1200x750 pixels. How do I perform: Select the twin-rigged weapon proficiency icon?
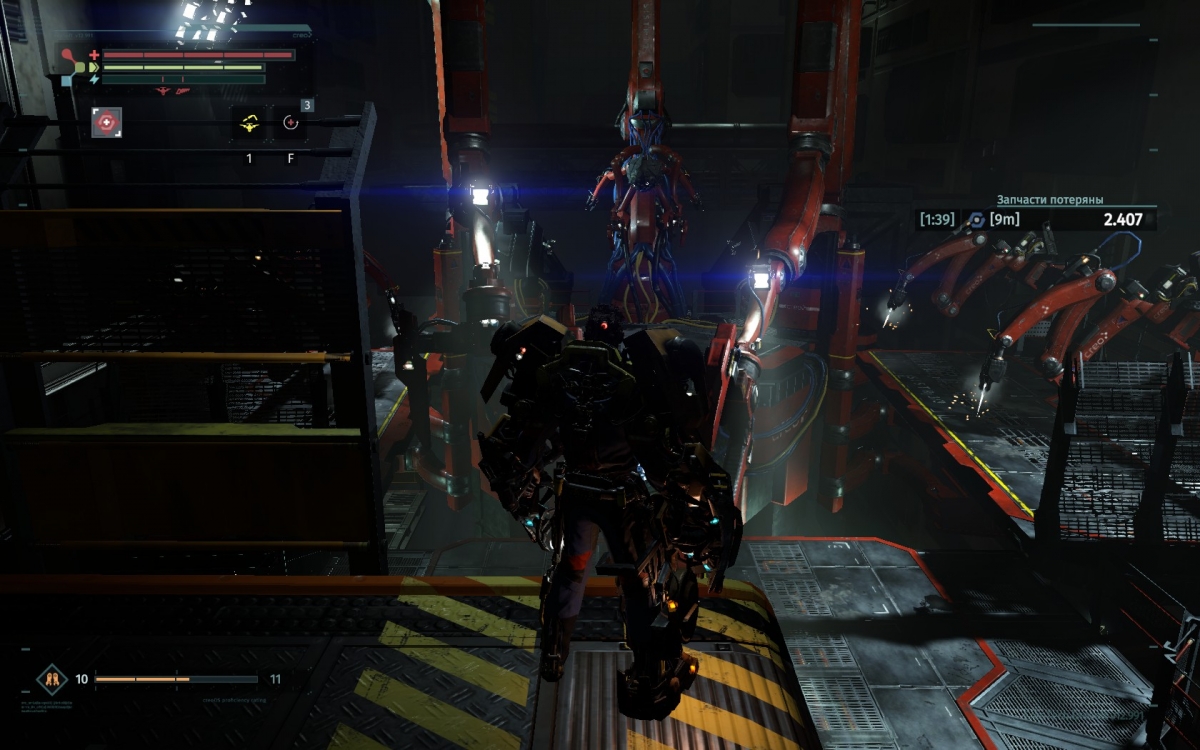pyautogui.click(x=51, y=680)
